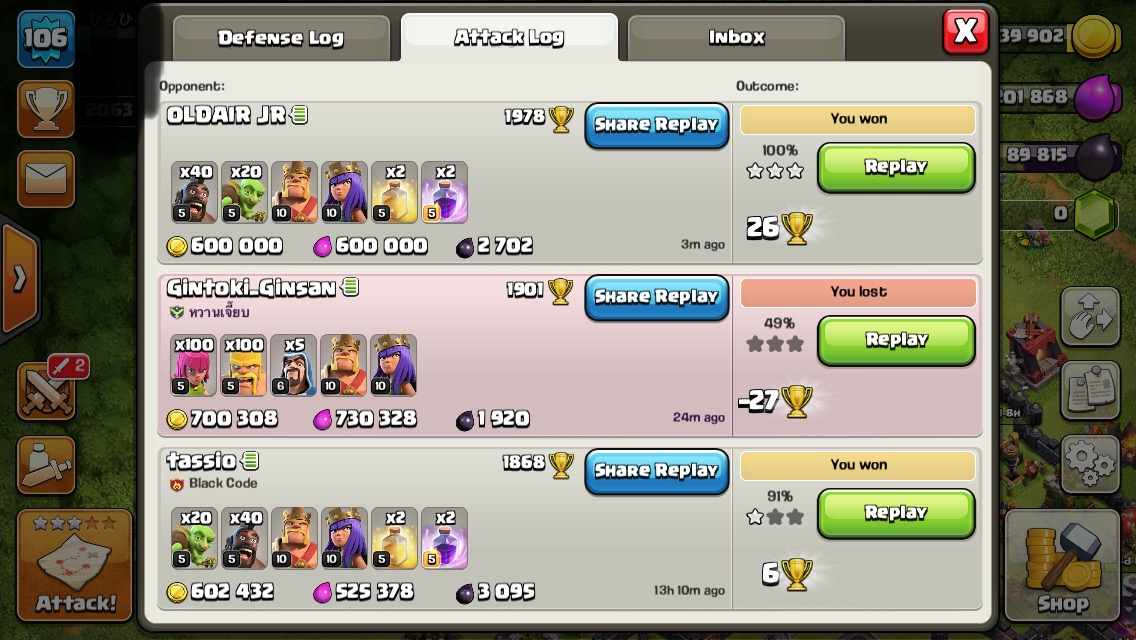Viewport: 1136px width, 640px height.
Task: Open the Inbox tab
Action: point(736,38)
